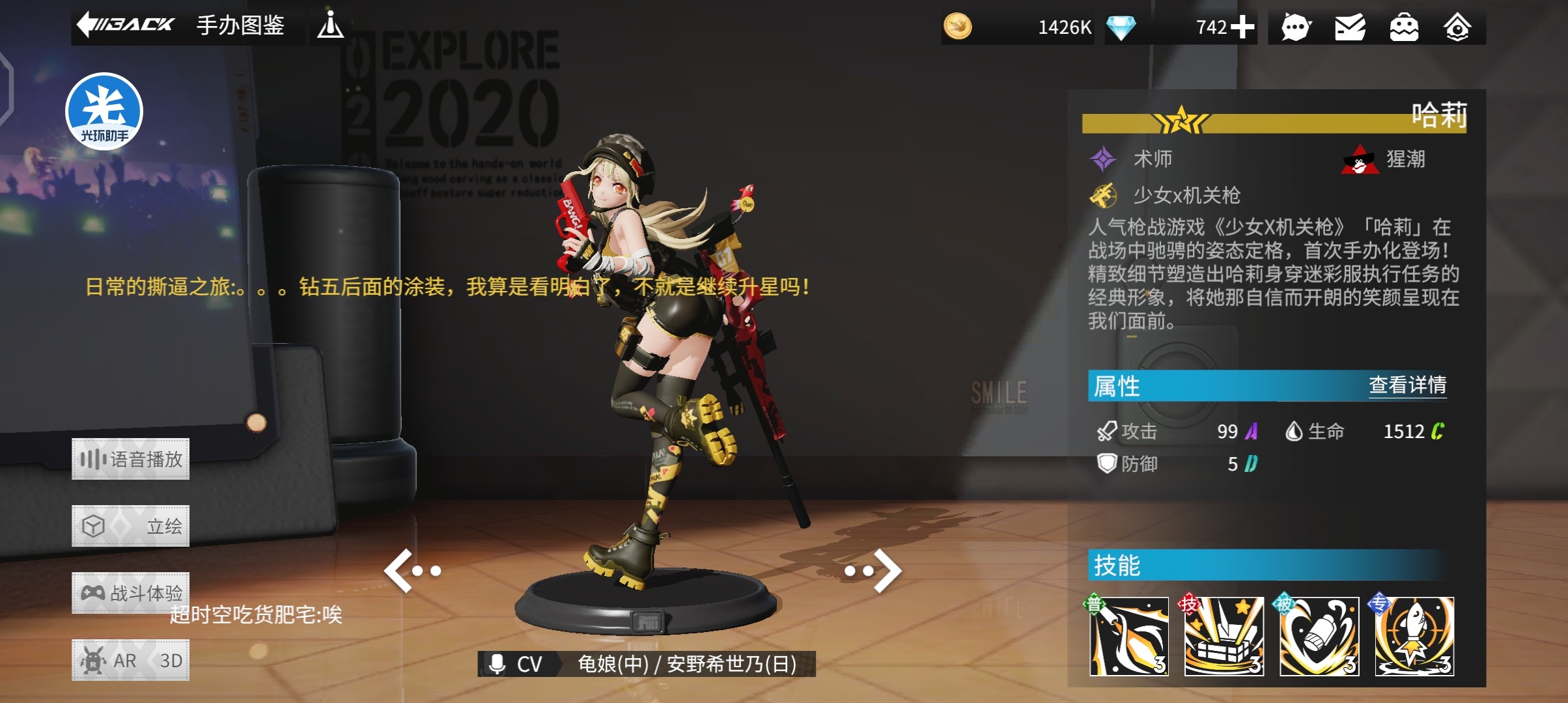Show the next figure with right arrow
This screenshot has width=1568, height=703.
point(874,571)
